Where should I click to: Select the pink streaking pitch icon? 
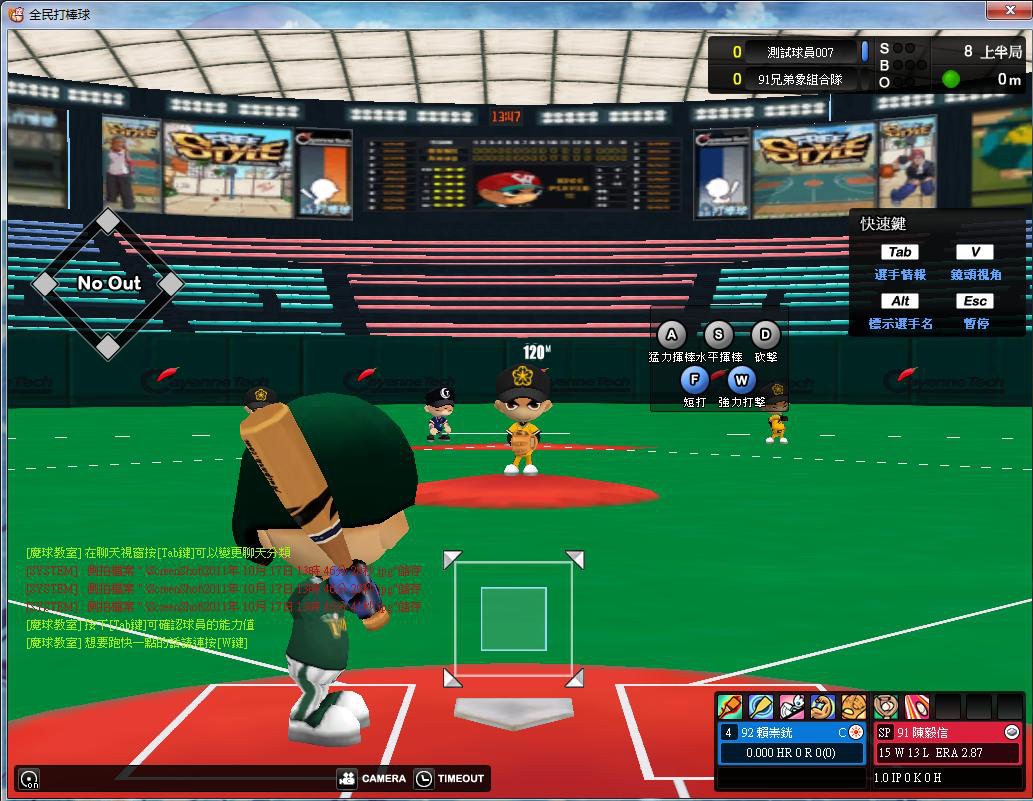tap(917, 707)
